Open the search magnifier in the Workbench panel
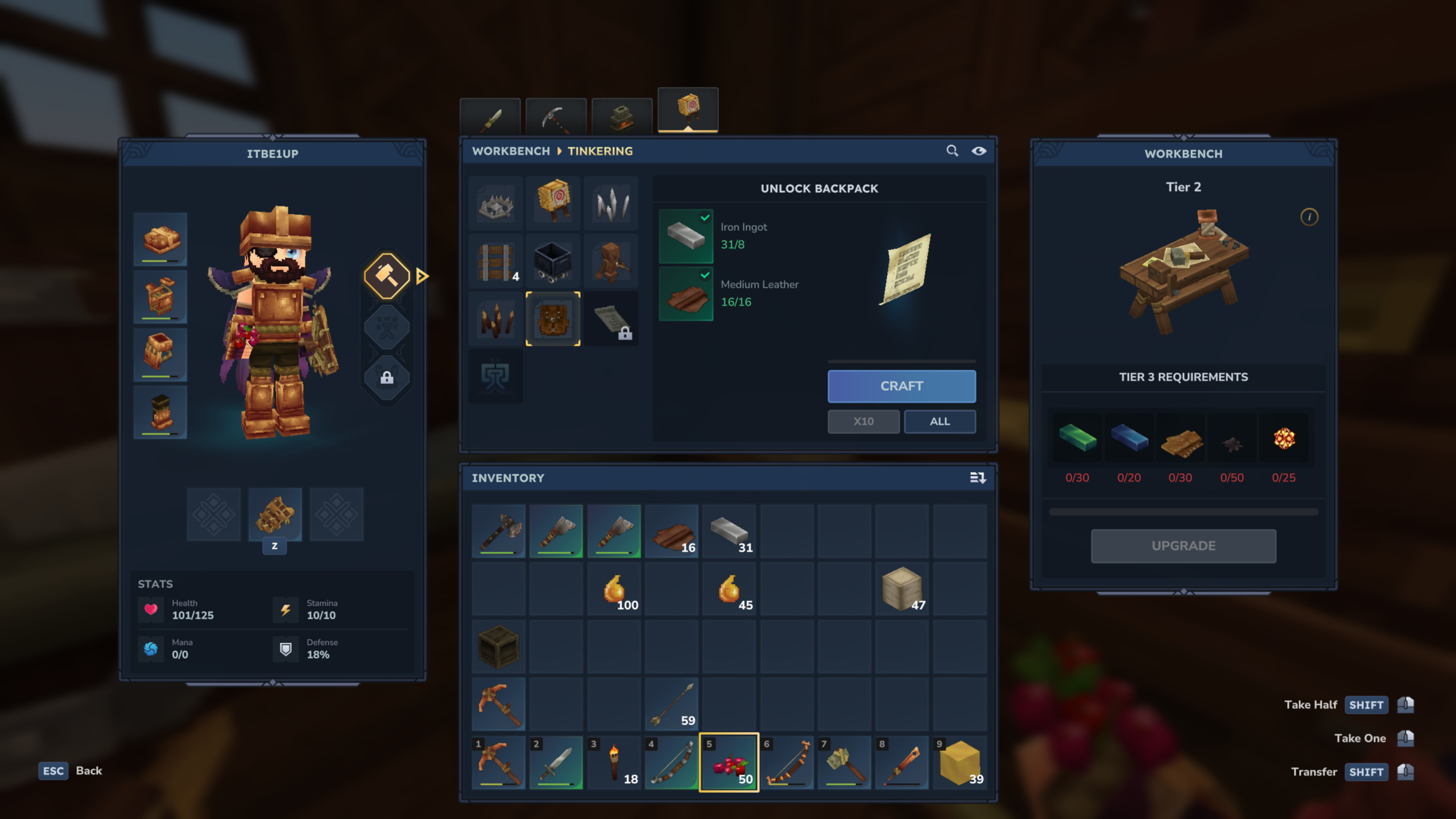1456x819 pixels. coord(953,151)
